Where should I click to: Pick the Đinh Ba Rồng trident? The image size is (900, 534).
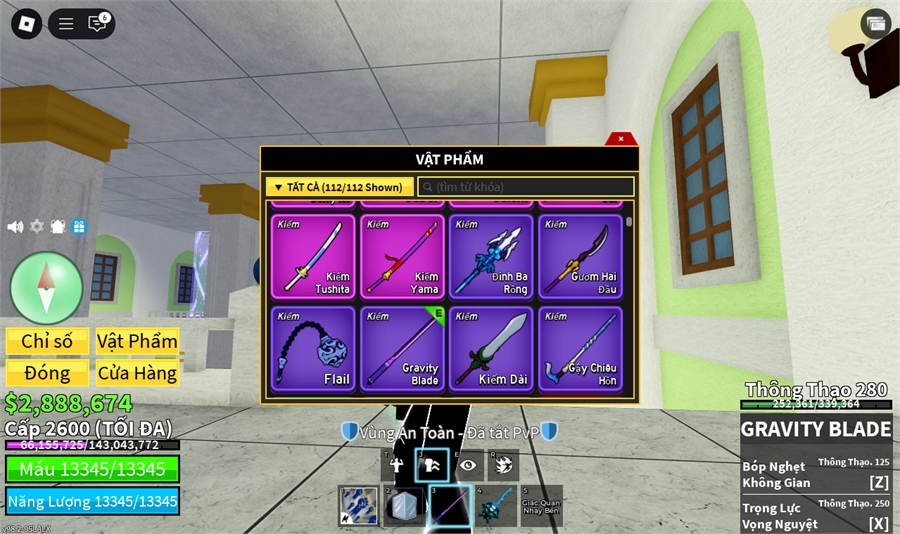[490, 256]
